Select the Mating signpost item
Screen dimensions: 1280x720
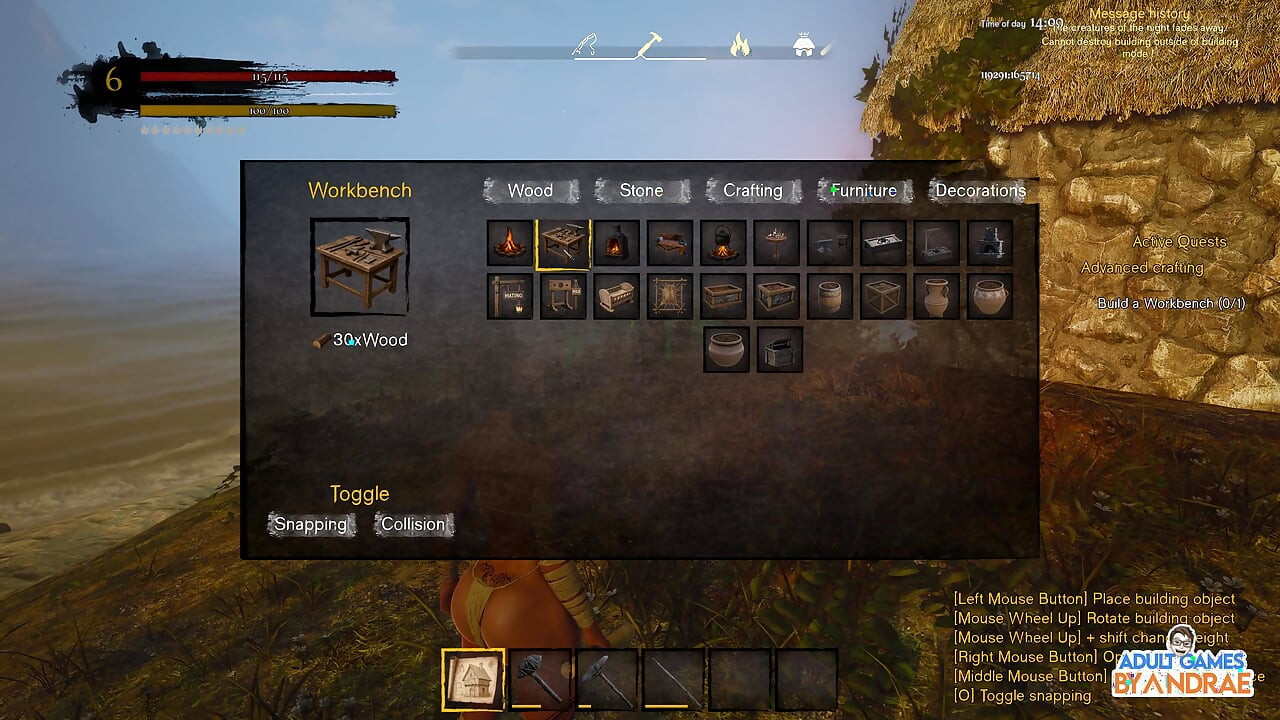click(x=510, y=297)
